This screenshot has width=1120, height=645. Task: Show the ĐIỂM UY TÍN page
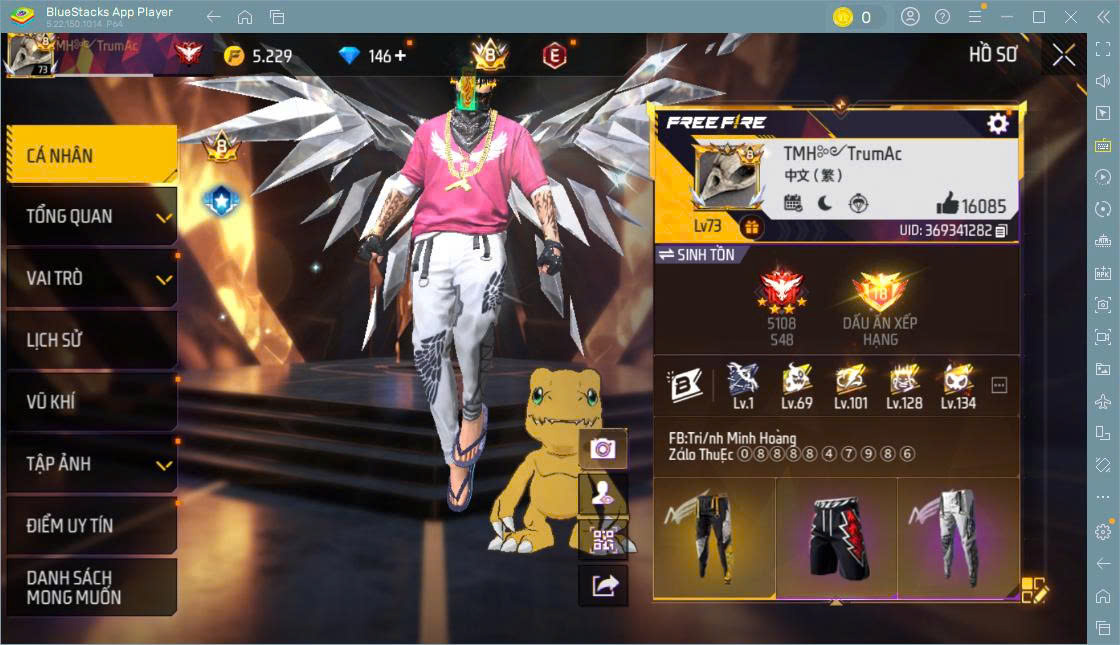click(x=90, y=525)
